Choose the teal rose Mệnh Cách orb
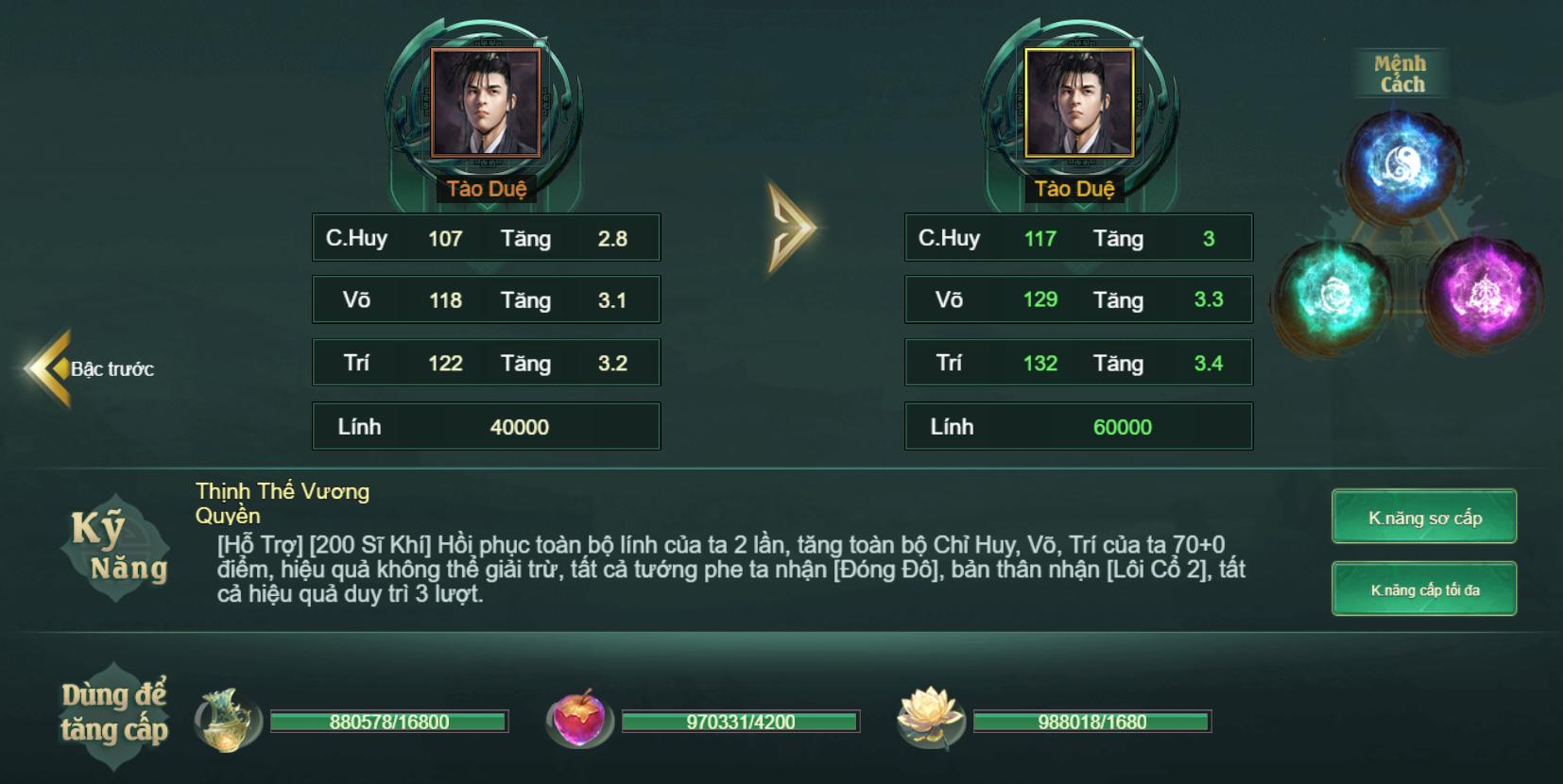The height and width of the screenshot is (784, 1563). point(1332,294)
